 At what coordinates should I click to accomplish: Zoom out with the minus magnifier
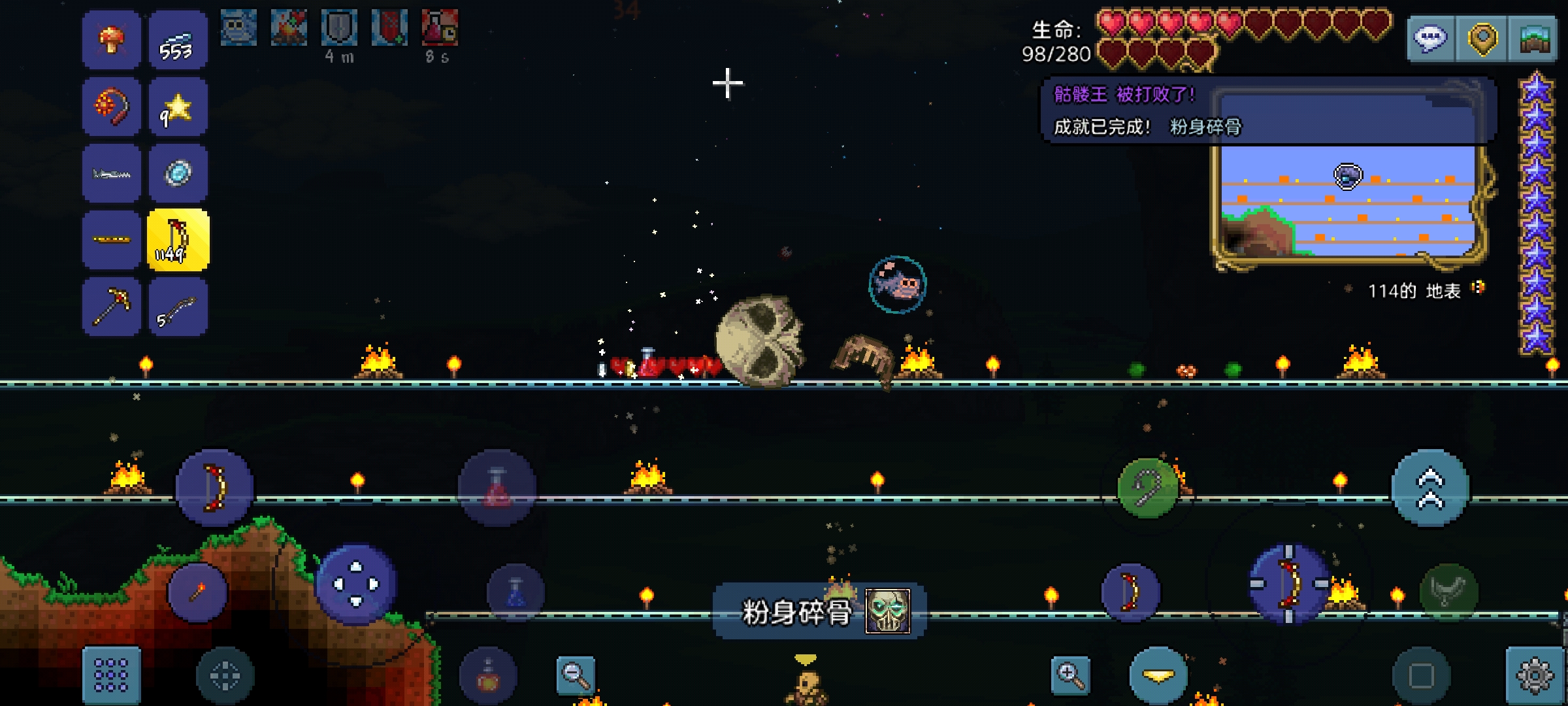tap(576, 675)
